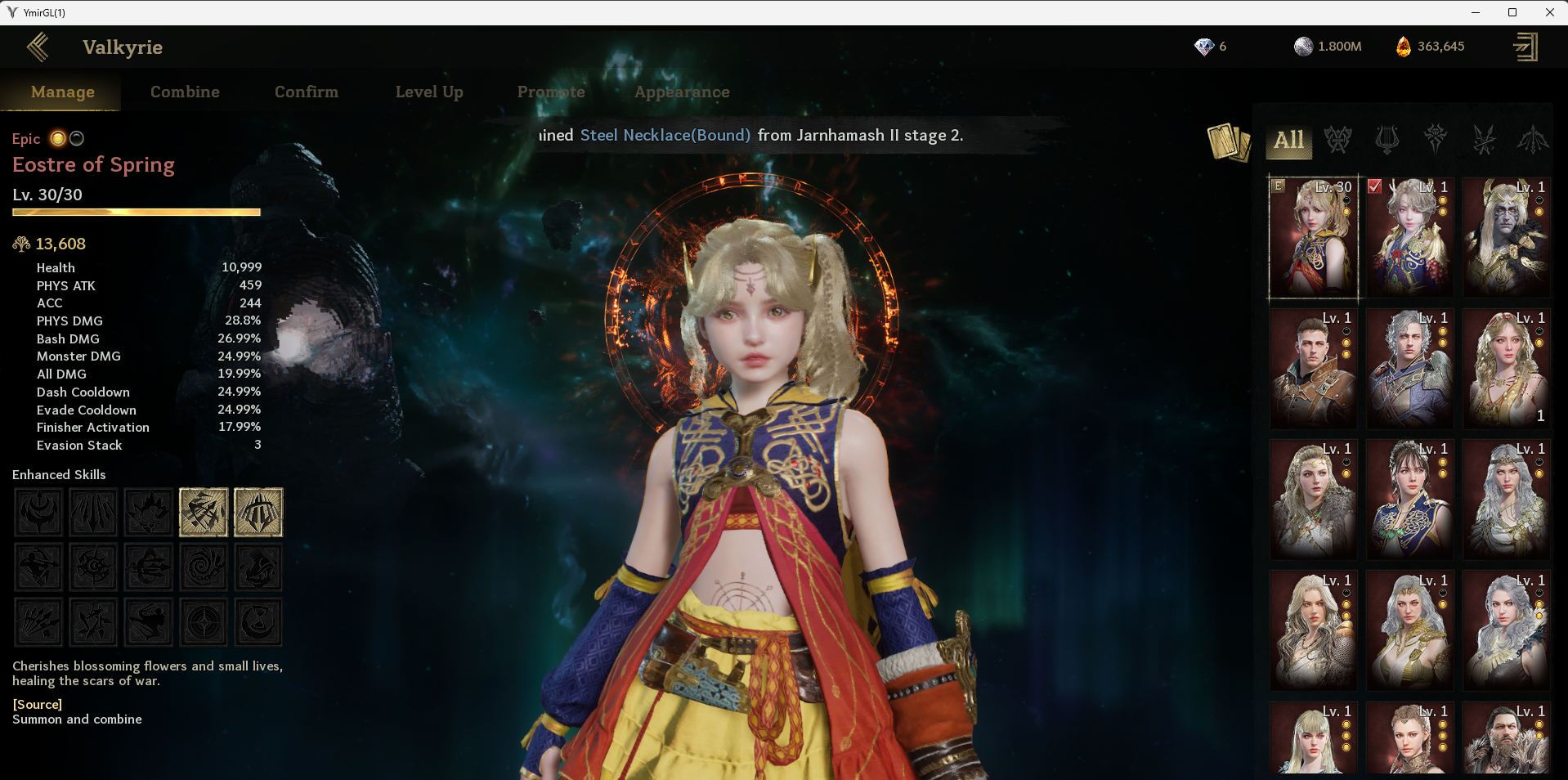Switch to the Level Up tab
This screenshot has height=780, width=1568.
click(429, 92)
